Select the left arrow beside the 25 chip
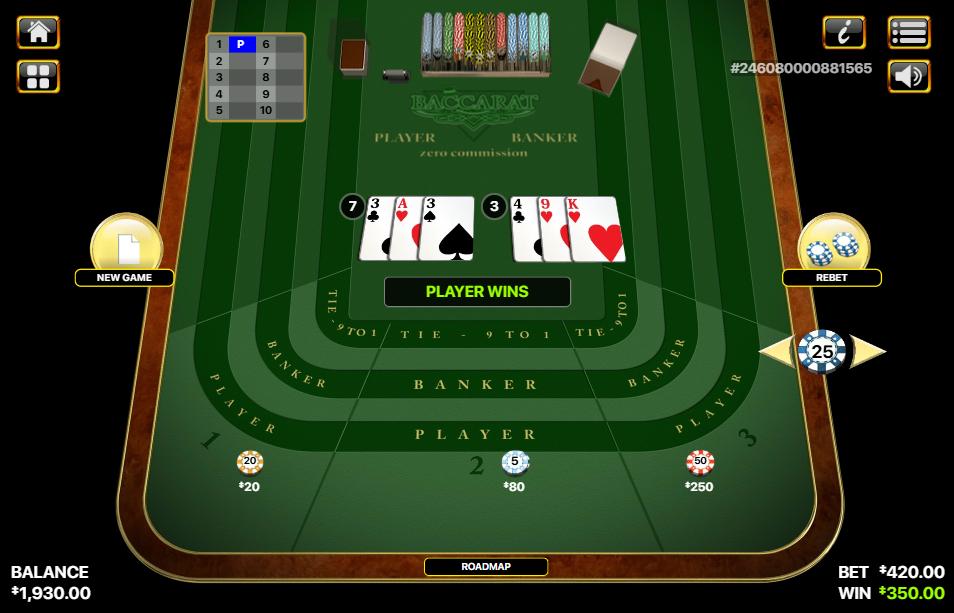The image size is (954, 613). pos(774,351)
